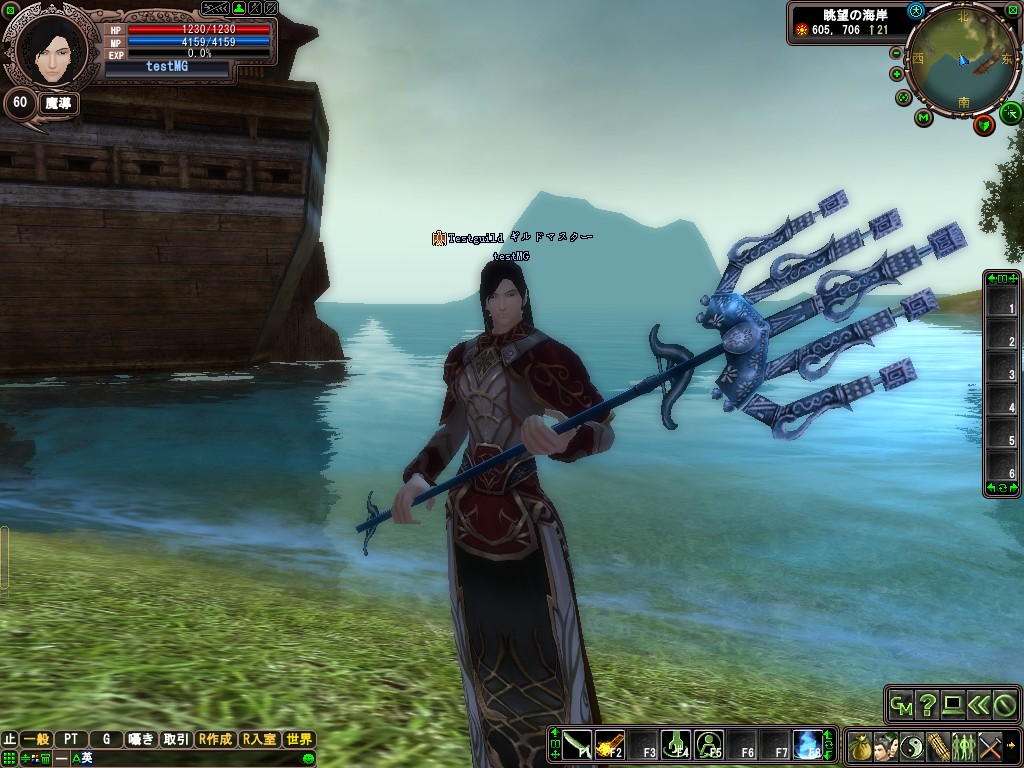Open the world map with the M button

pyautogui.click(x=923, y=117)
